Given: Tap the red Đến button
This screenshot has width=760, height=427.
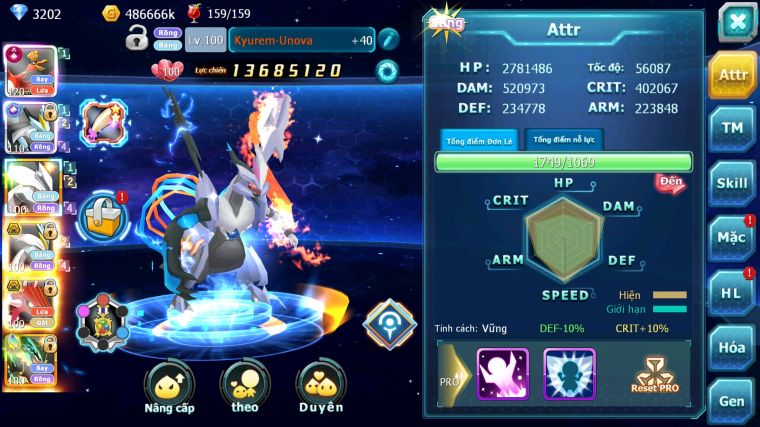Looking at the screenshot, I should pyautogui.click(x=669, y=182).
